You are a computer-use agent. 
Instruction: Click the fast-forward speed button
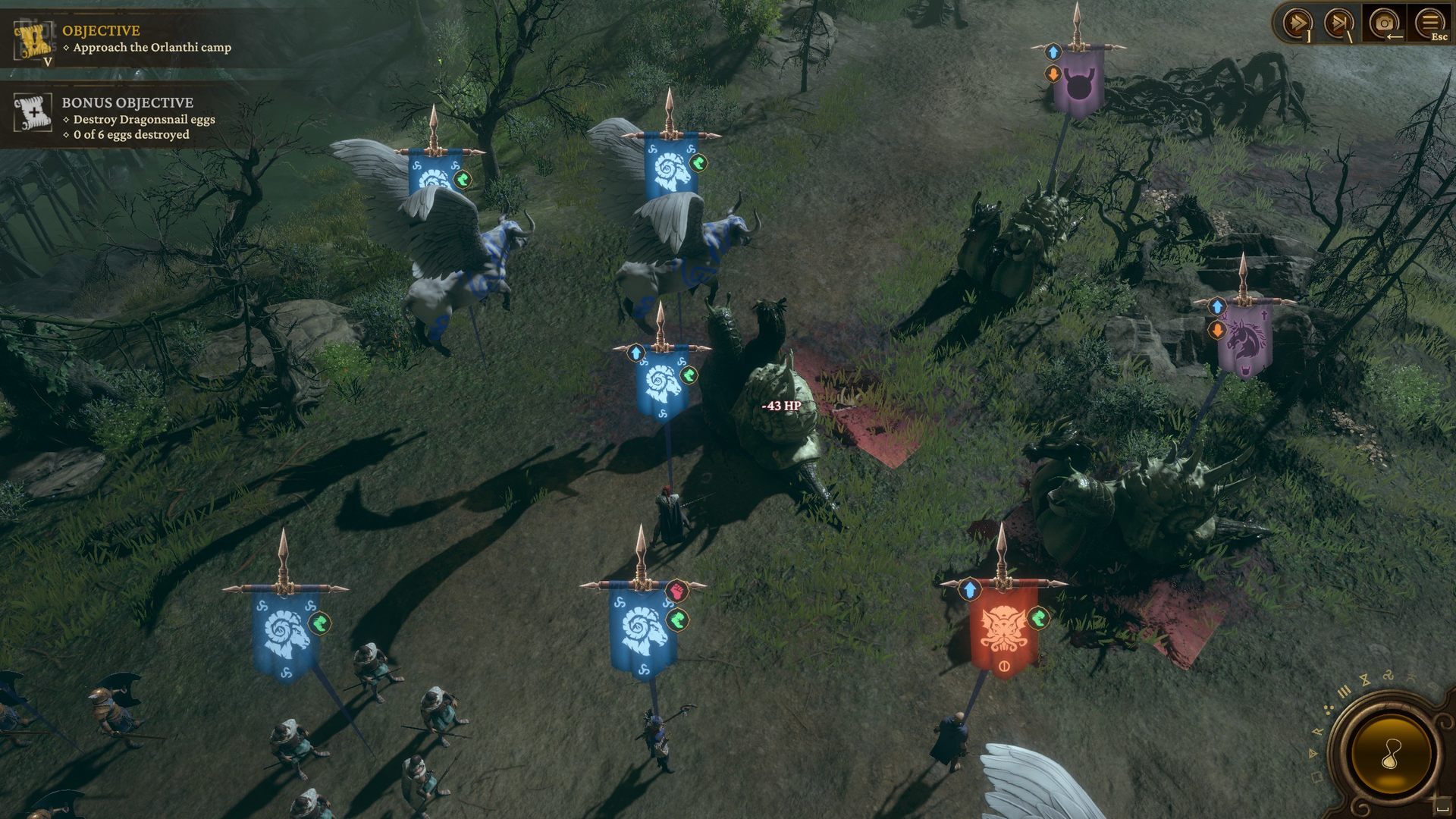coord(1296,23)
